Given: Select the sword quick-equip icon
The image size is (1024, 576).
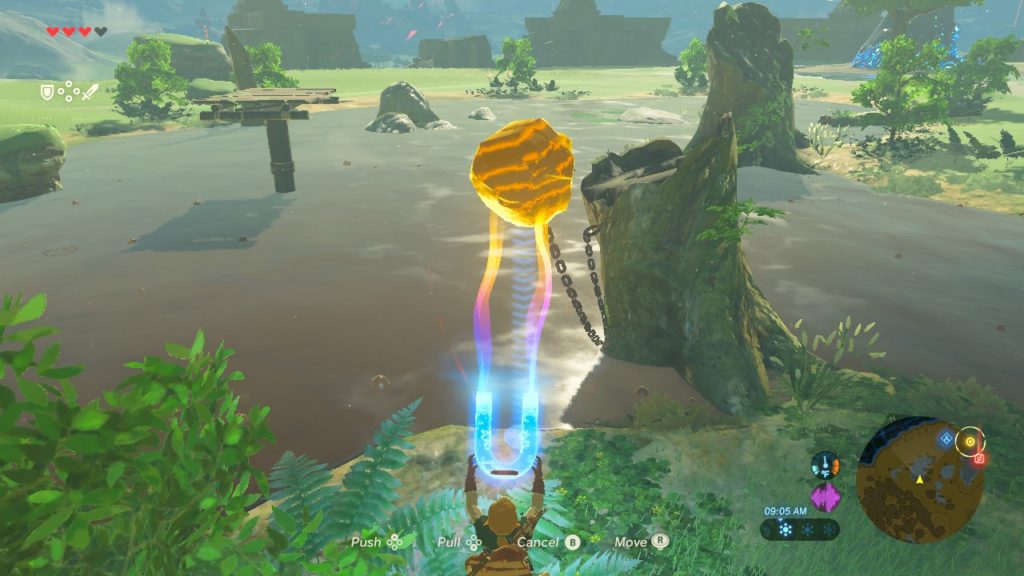Looking at the screenshot, I should pyautogui.click(x=90, y=92).
